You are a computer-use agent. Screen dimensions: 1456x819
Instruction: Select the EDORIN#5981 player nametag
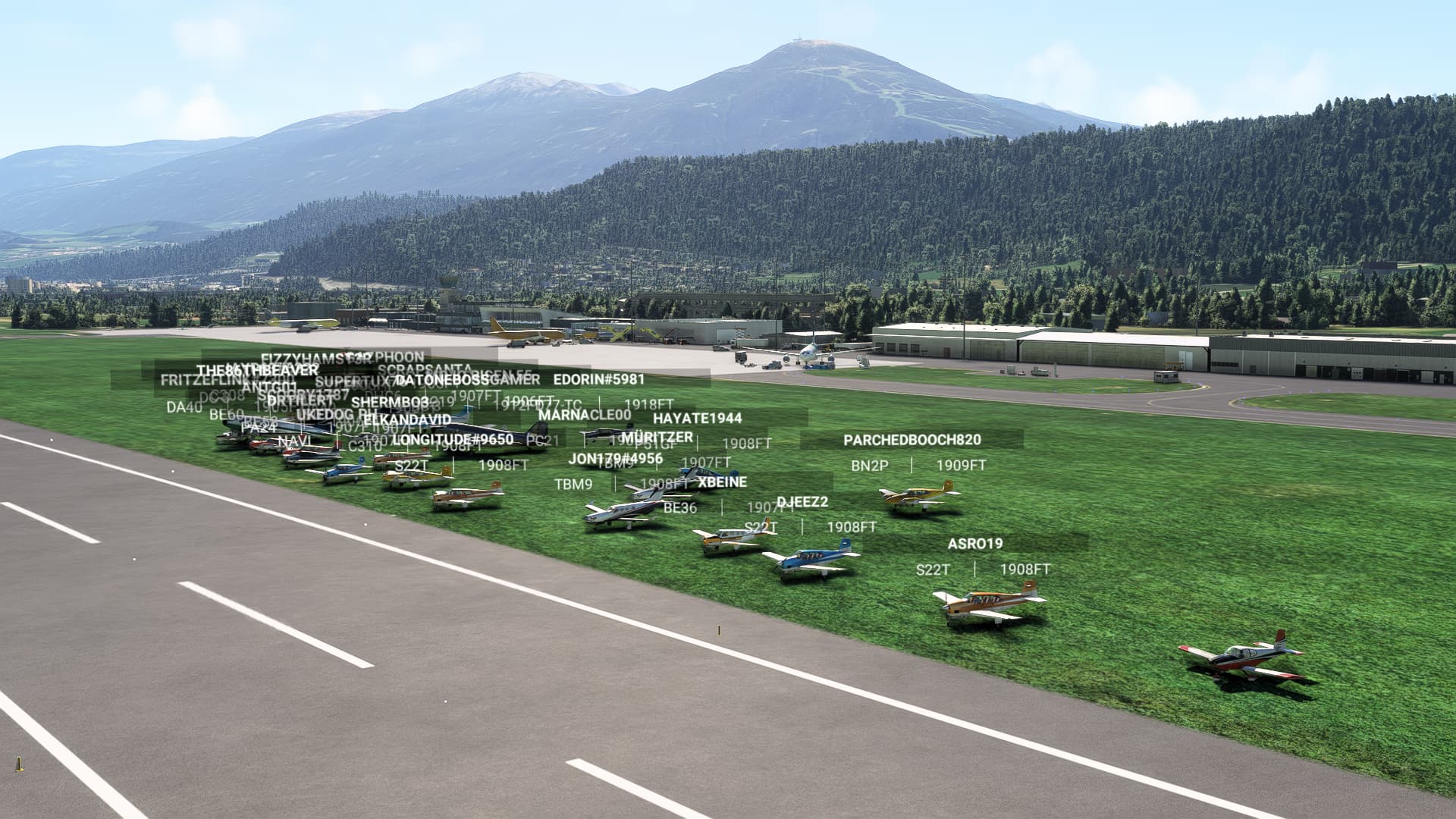pyautogui.click(x=598, y=379)
